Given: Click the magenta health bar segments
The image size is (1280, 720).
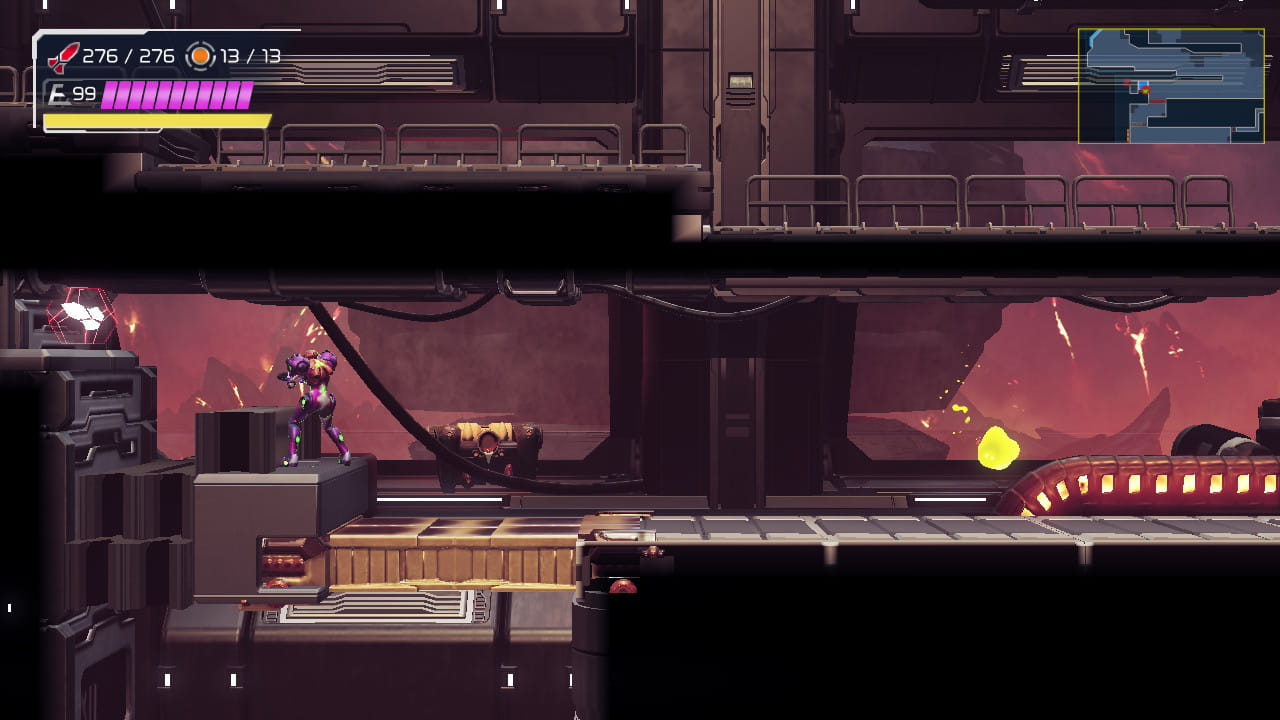Looking at the screenshot, I should (x=175, y=96).
